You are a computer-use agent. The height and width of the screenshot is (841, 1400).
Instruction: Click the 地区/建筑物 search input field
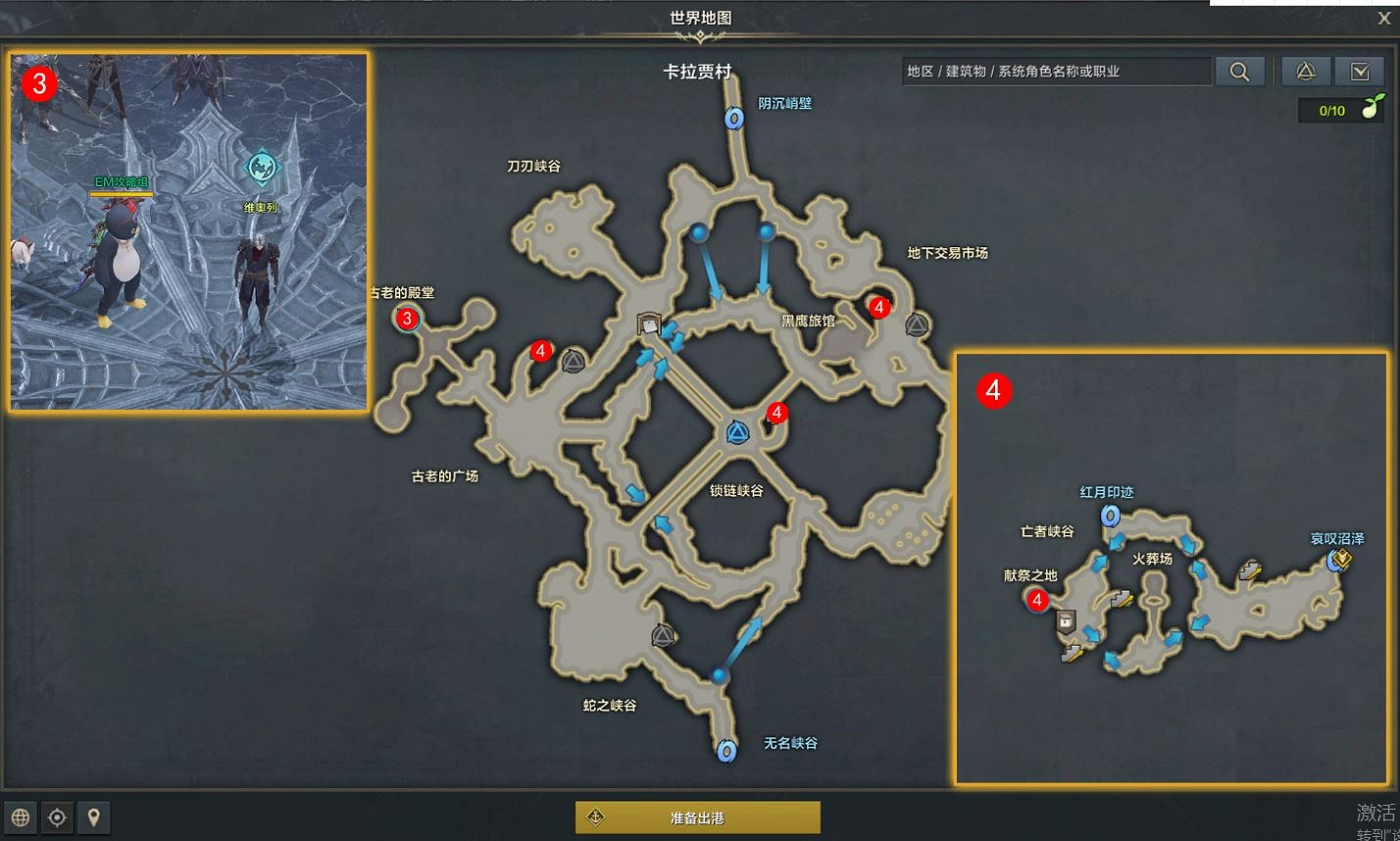[1059, 71]
